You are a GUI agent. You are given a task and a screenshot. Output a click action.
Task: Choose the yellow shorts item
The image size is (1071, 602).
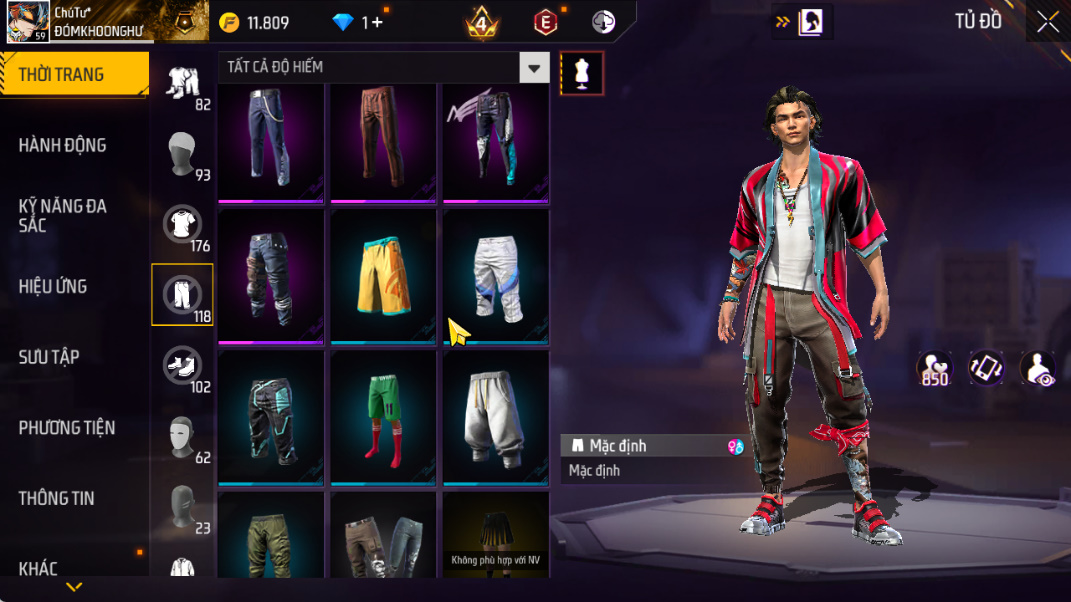[x=383, y=277]
